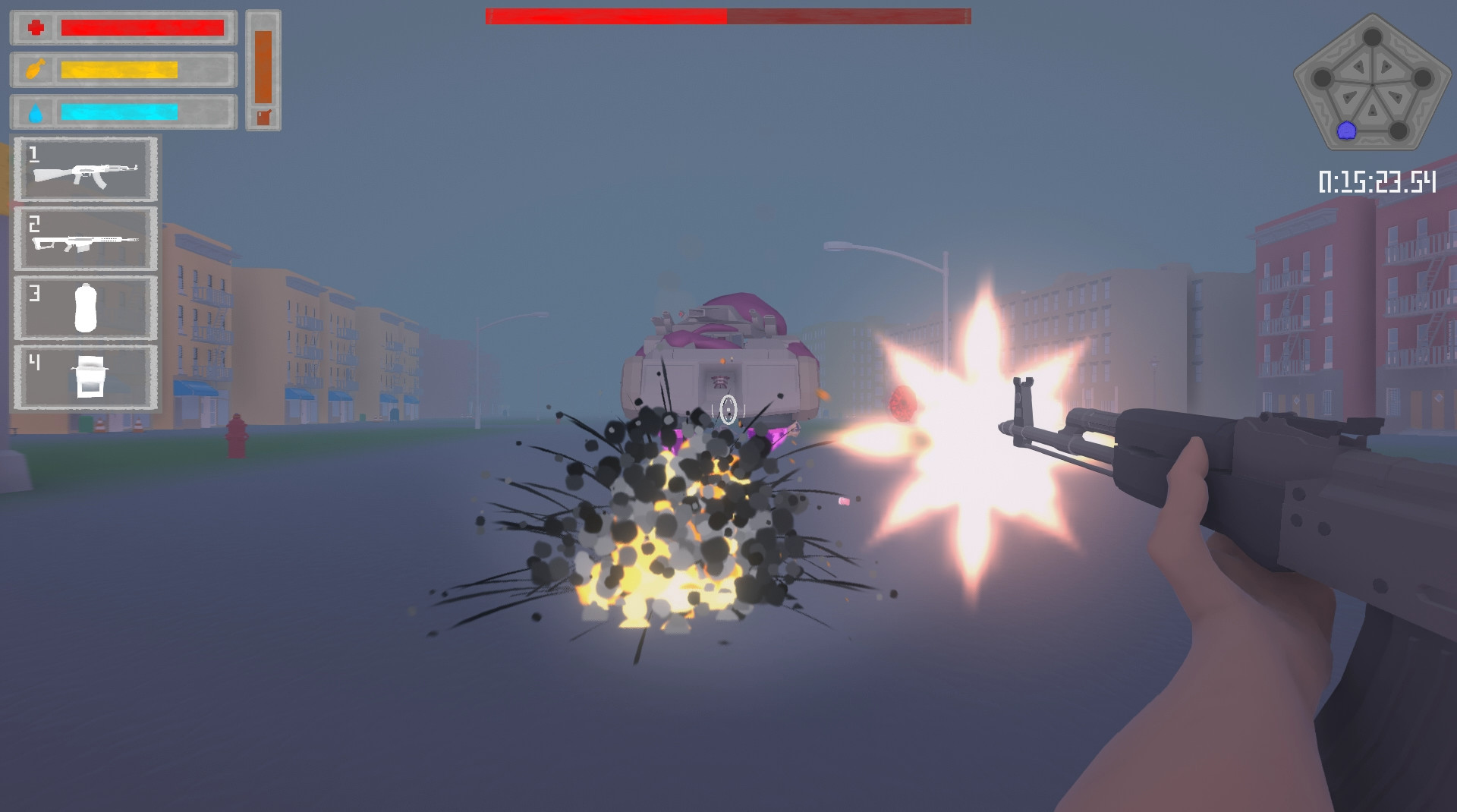Select the AK-47 rifle in slot 1
The image size is (1457, 812).
(85, 172)
